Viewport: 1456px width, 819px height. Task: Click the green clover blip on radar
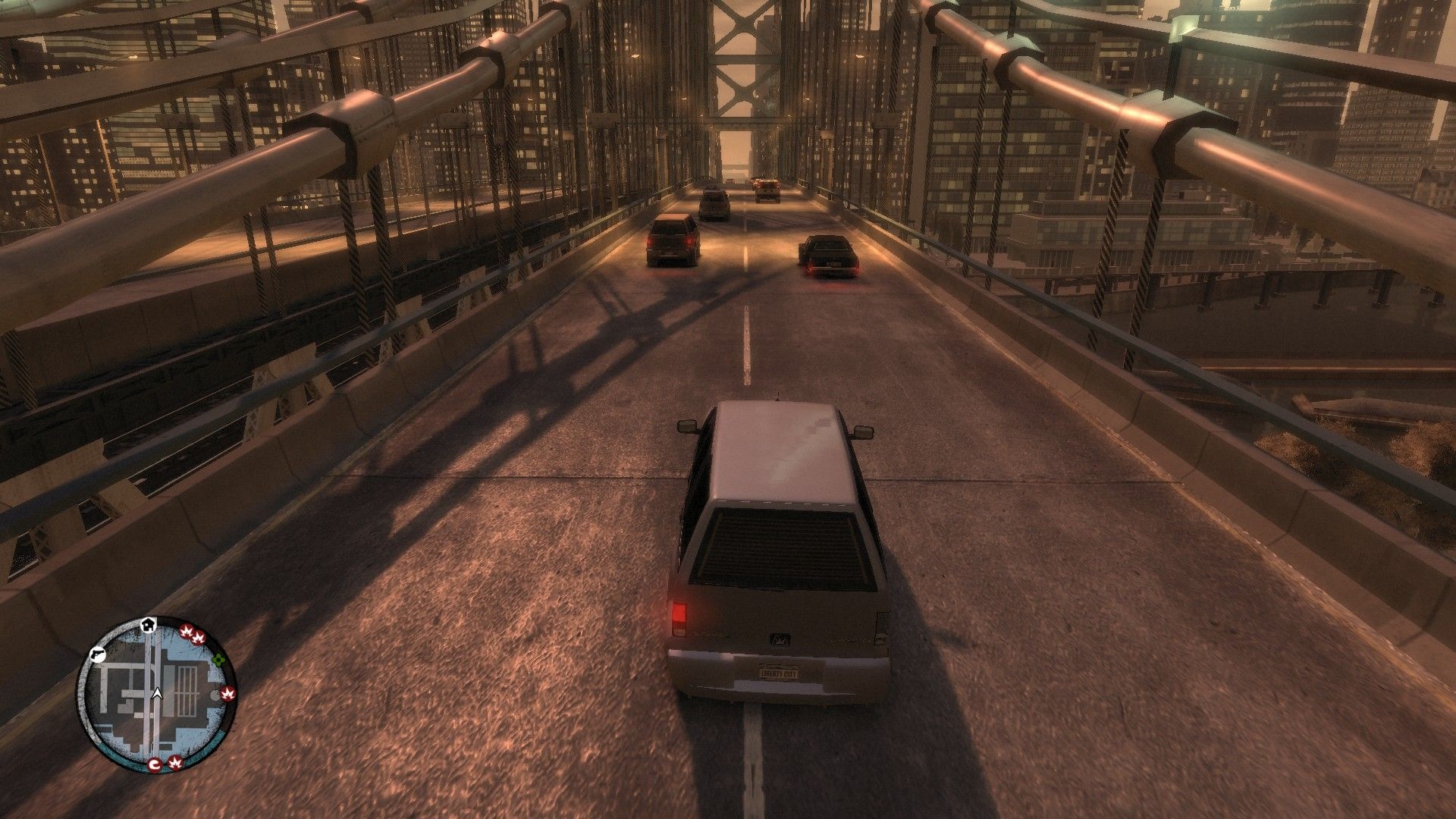click(219, 659)
